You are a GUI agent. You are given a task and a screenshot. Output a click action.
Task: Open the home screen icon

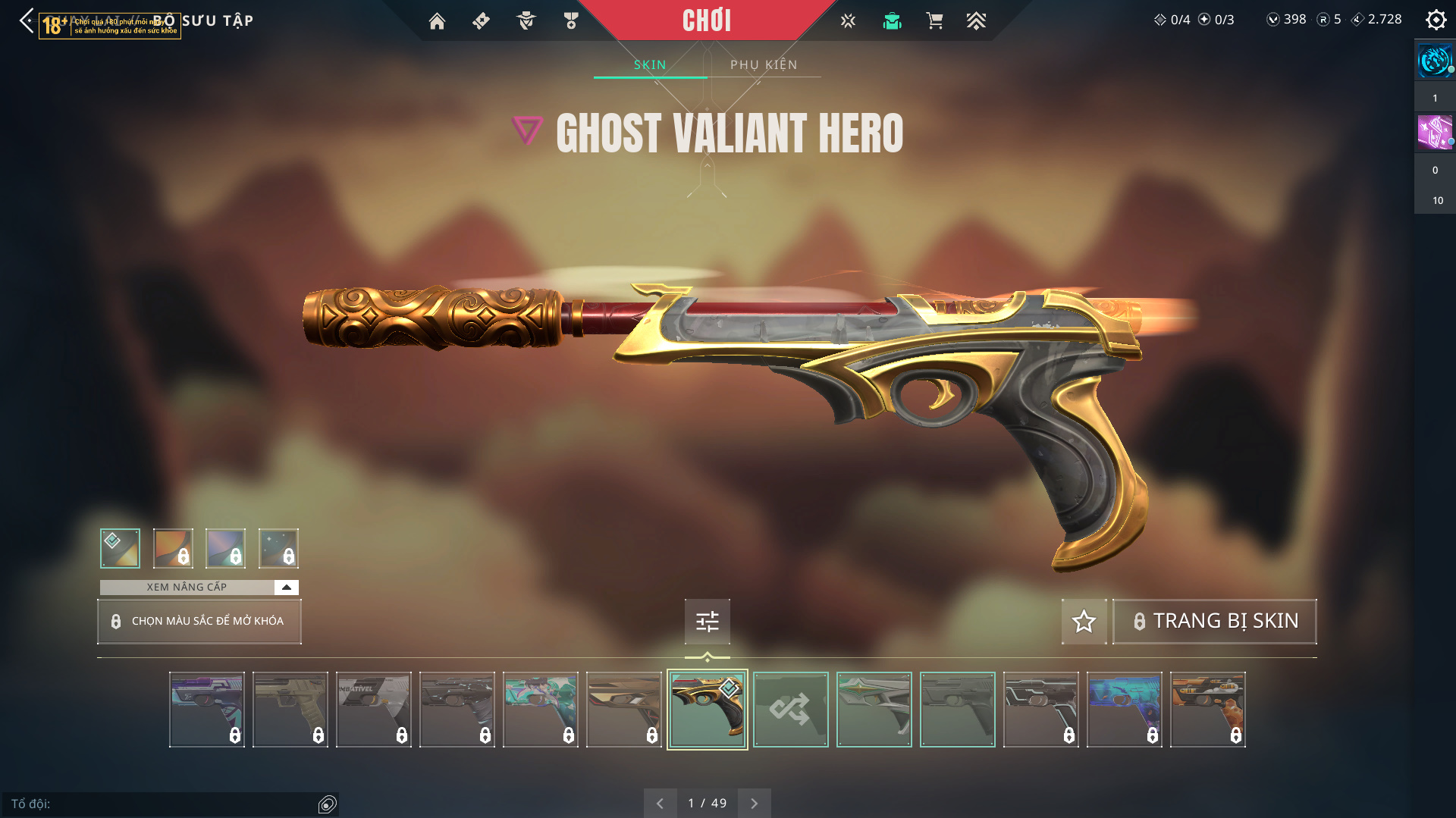tap(437, 21)
